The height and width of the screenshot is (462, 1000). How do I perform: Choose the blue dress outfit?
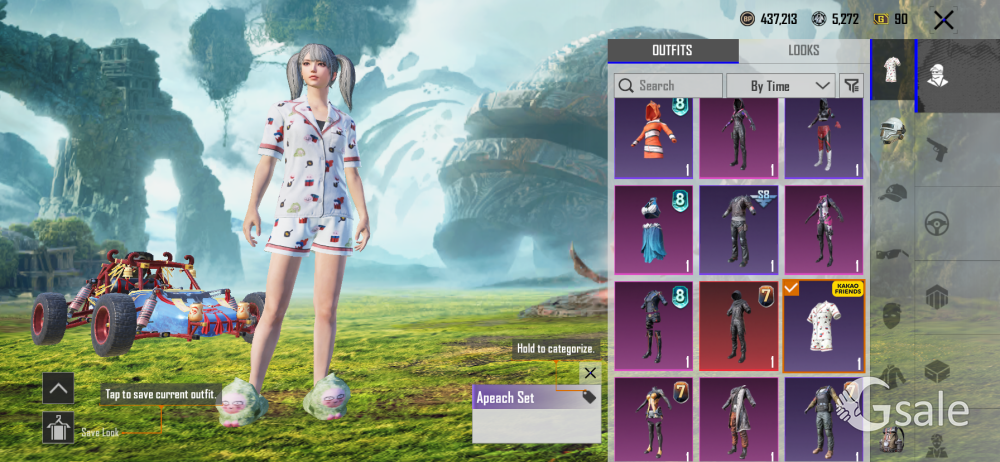(654, 231)
